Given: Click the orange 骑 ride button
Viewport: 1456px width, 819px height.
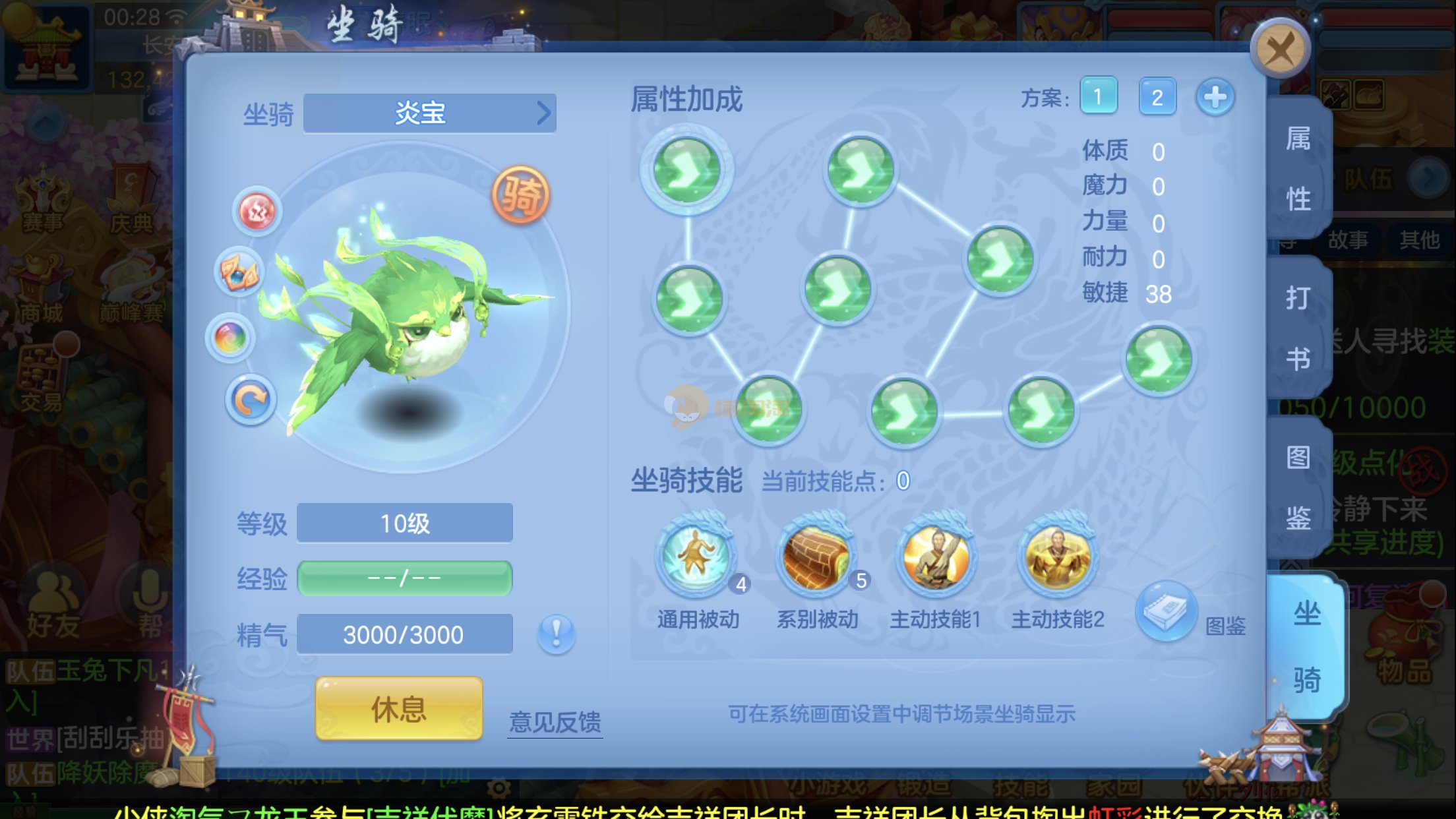Looking at the screenshot, I should coord(520,195).
